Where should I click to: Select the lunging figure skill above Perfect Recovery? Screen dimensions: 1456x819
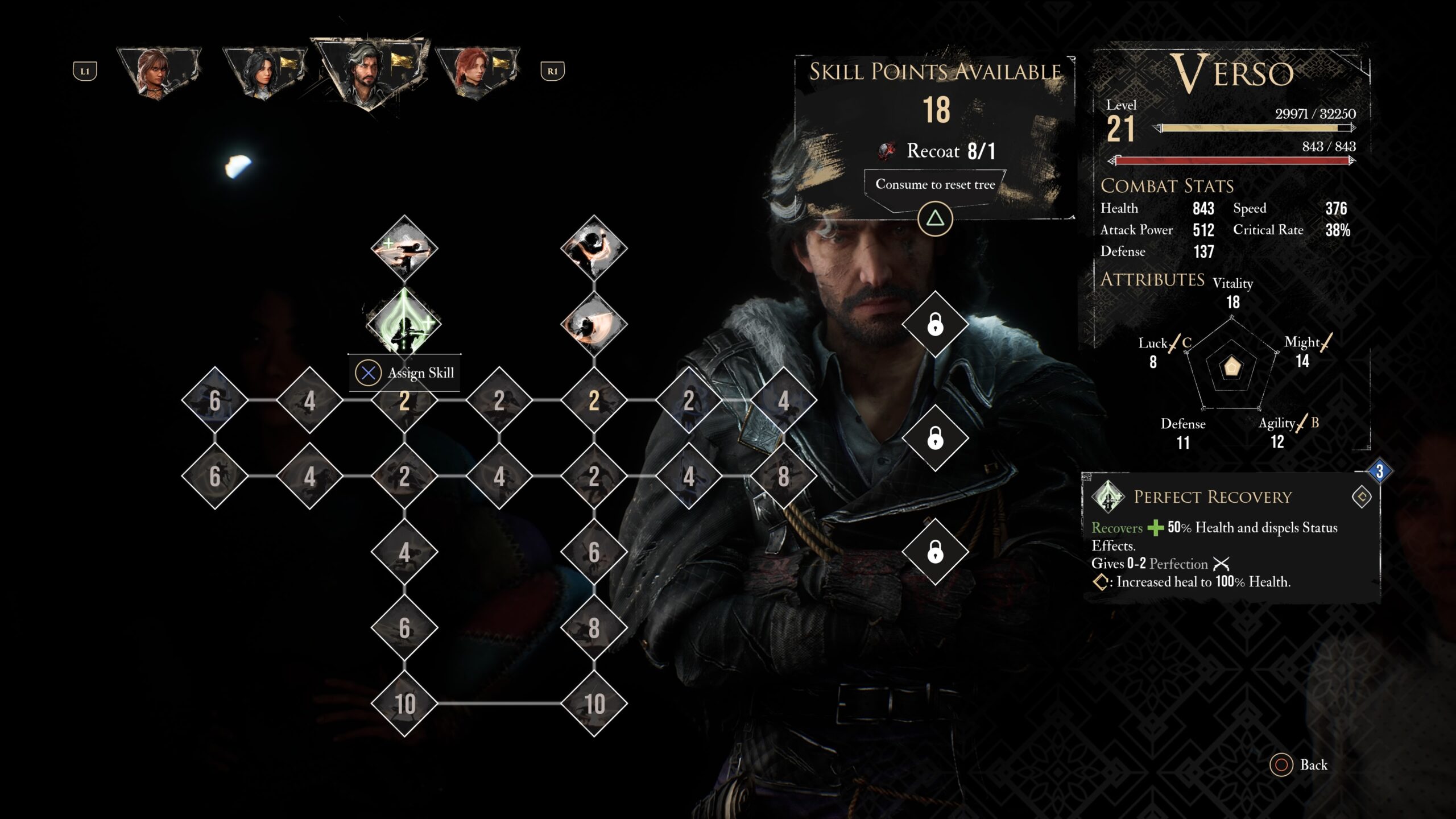pyautogui.click(x=404, y=248)
